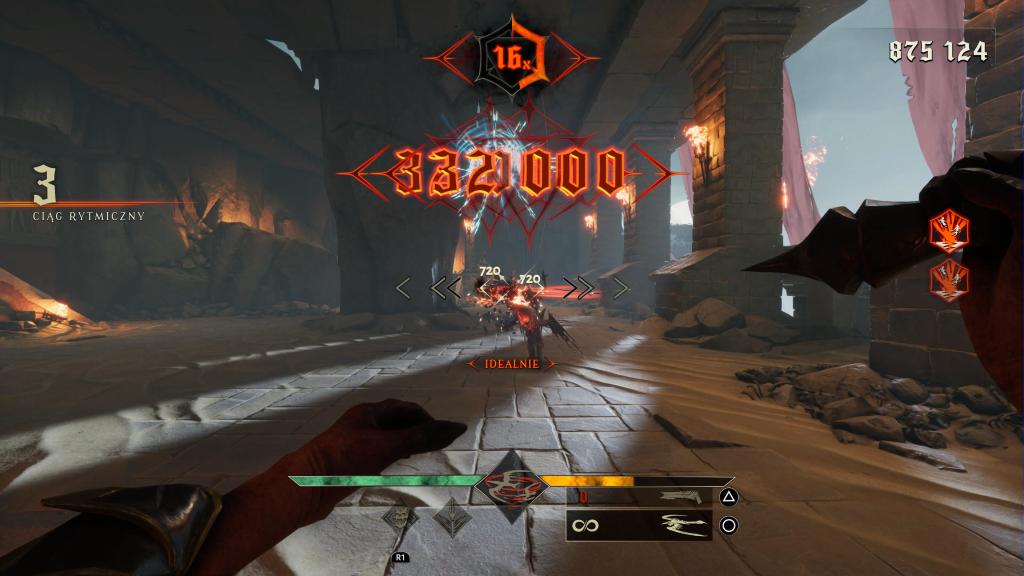Select the blade weapon diamond slot
The image size is (1024, 576).
(x=451, y=518)
